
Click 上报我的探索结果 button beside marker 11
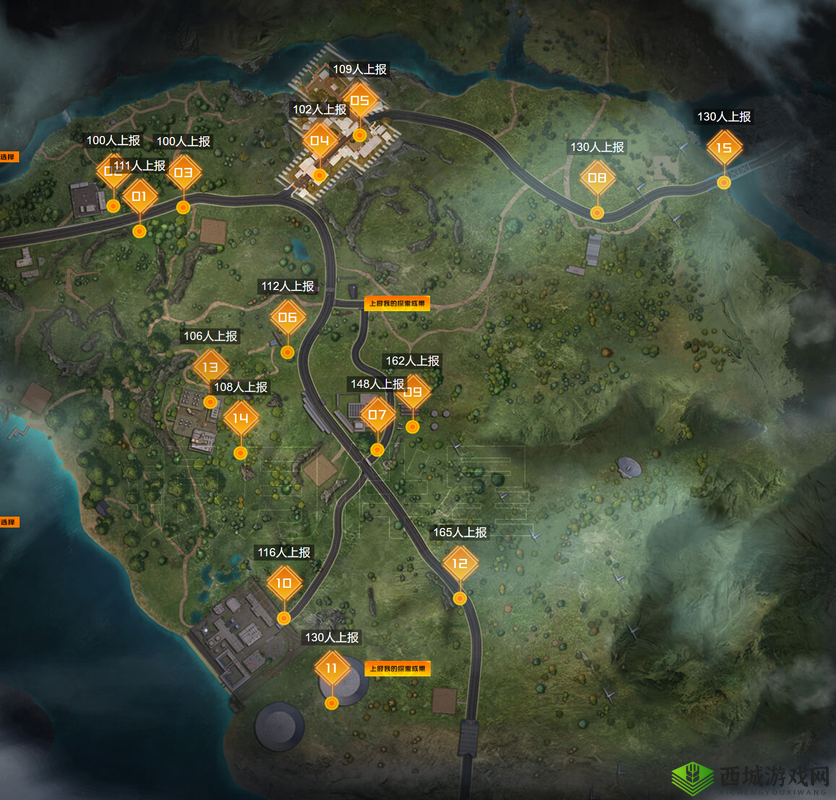[397, 668]
